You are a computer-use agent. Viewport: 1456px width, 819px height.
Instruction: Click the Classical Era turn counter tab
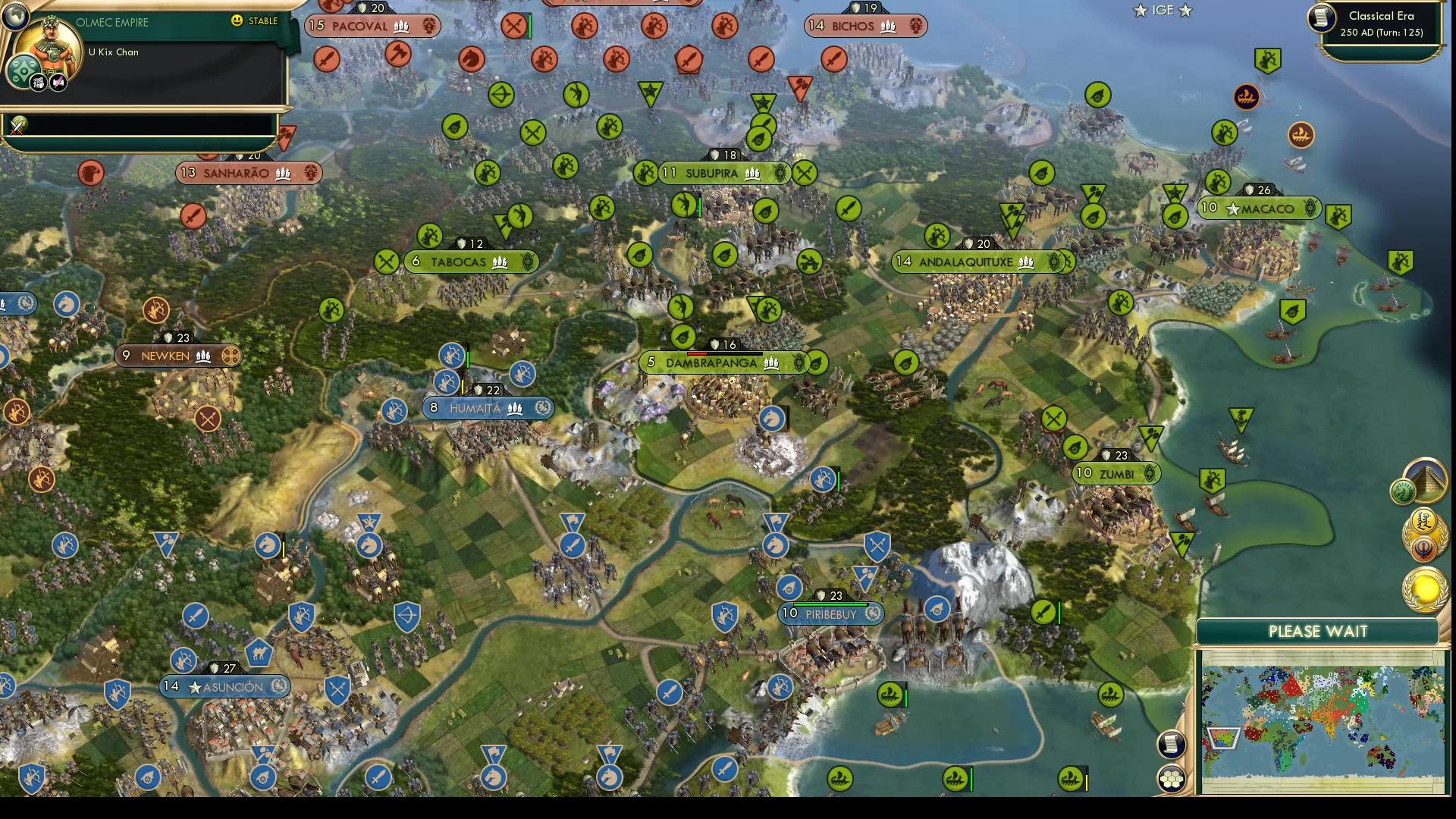click(1382, 24)
